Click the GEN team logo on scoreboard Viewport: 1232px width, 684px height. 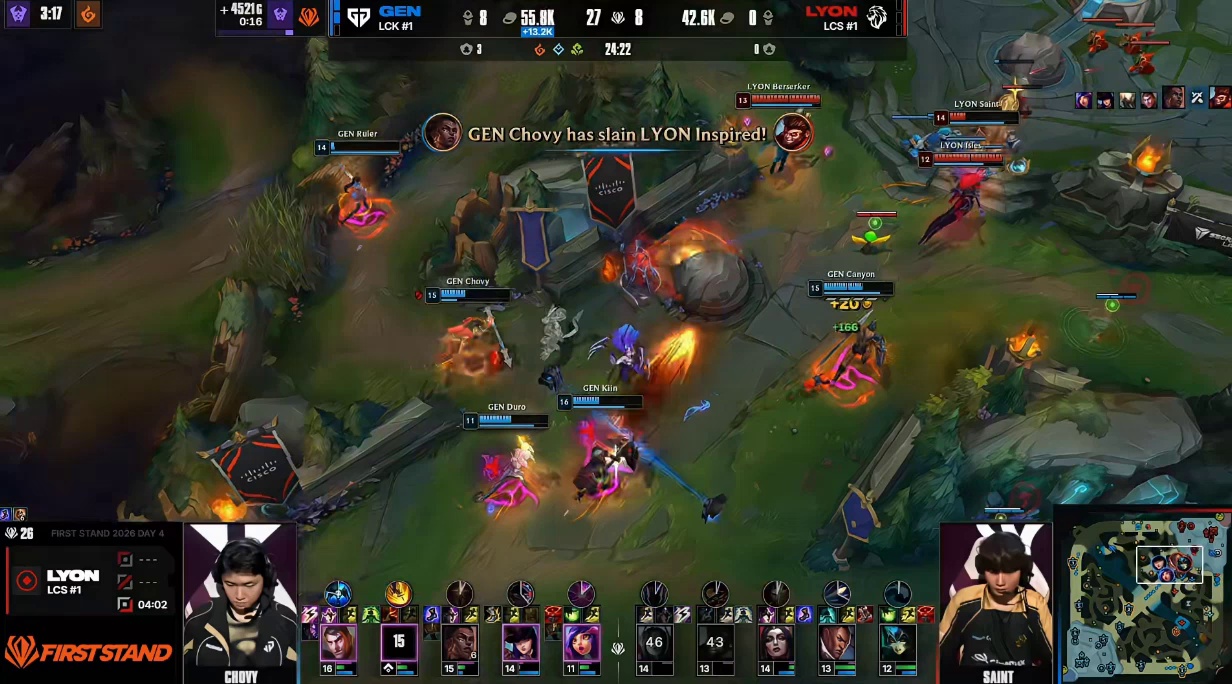click(x=357, y=16)
